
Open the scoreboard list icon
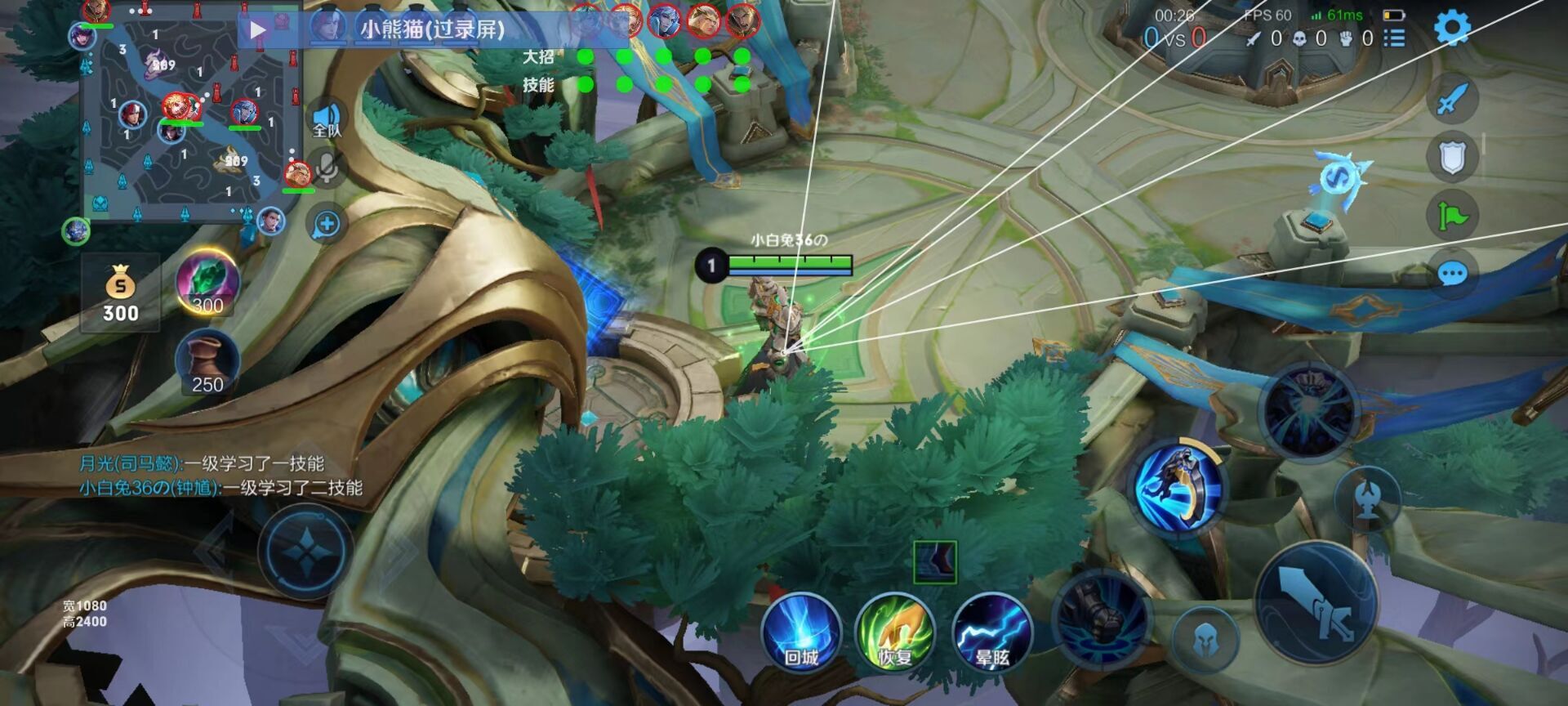point(1394,38)
